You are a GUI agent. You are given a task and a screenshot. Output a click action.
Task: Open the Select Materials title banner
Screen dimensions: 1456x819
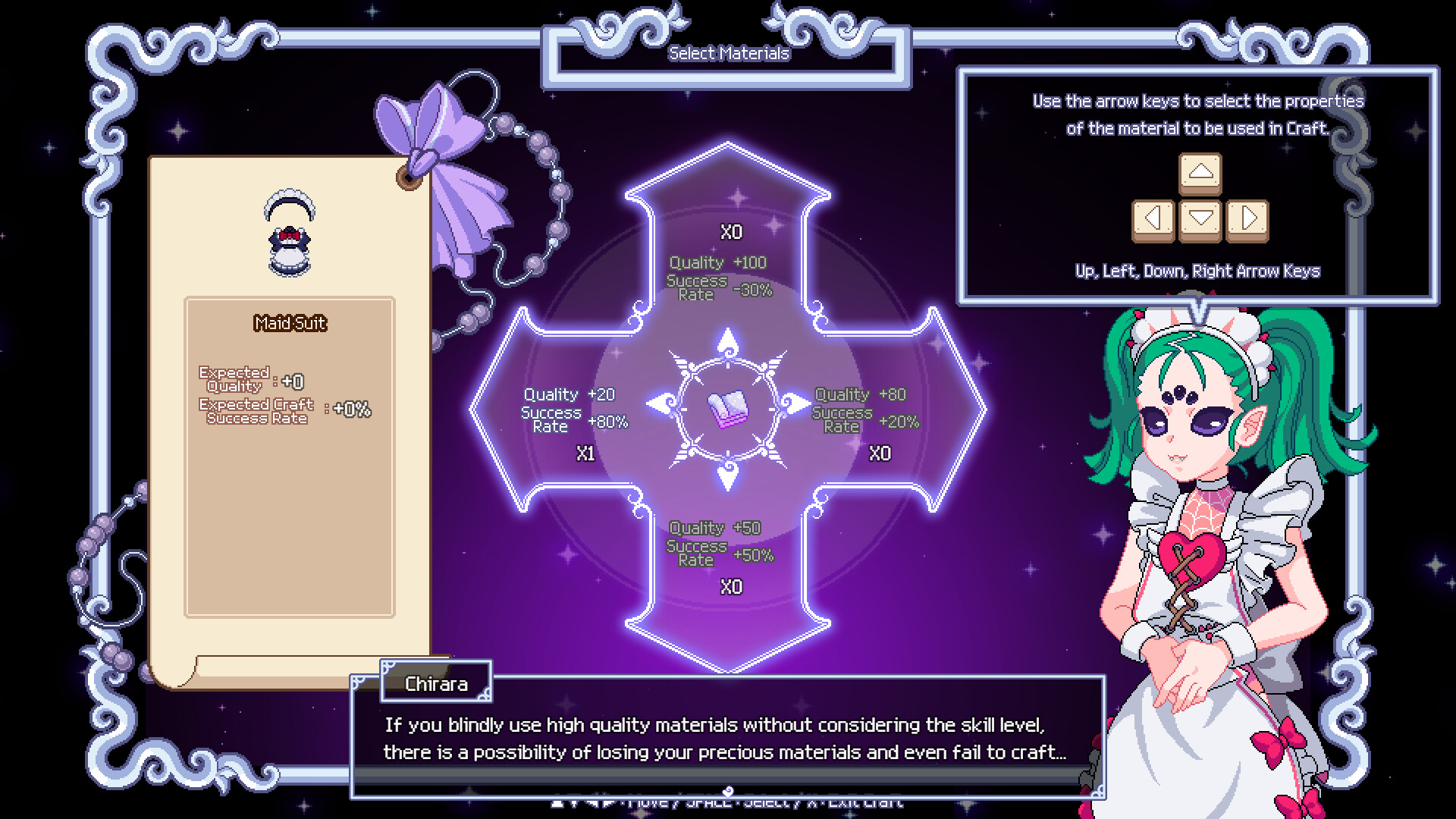(728, 52)
